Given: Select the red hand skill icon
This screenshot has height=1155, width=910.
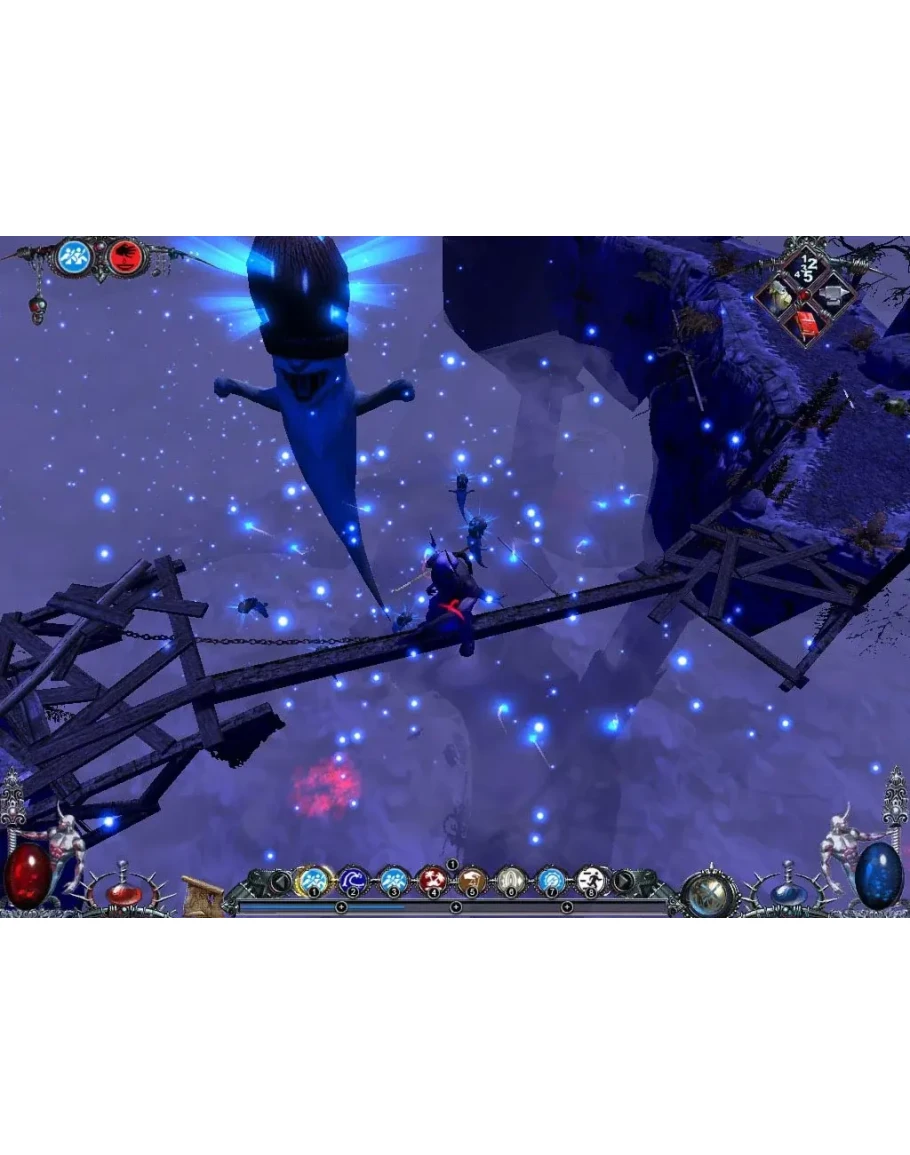Looking at the screenshot, I should point(127,257).
